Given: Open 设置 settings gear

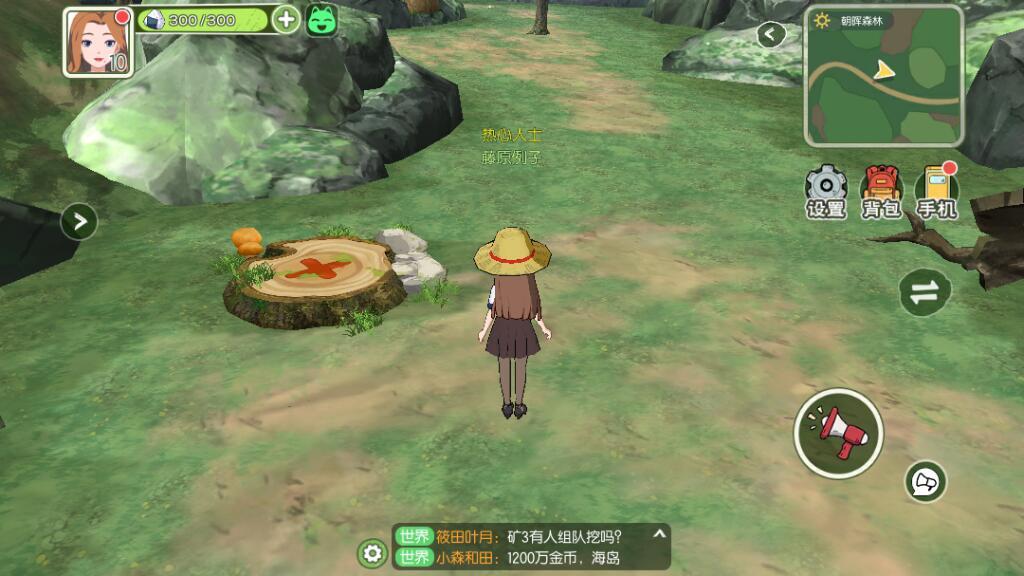Looking at the screenshot, I should 826,191.
